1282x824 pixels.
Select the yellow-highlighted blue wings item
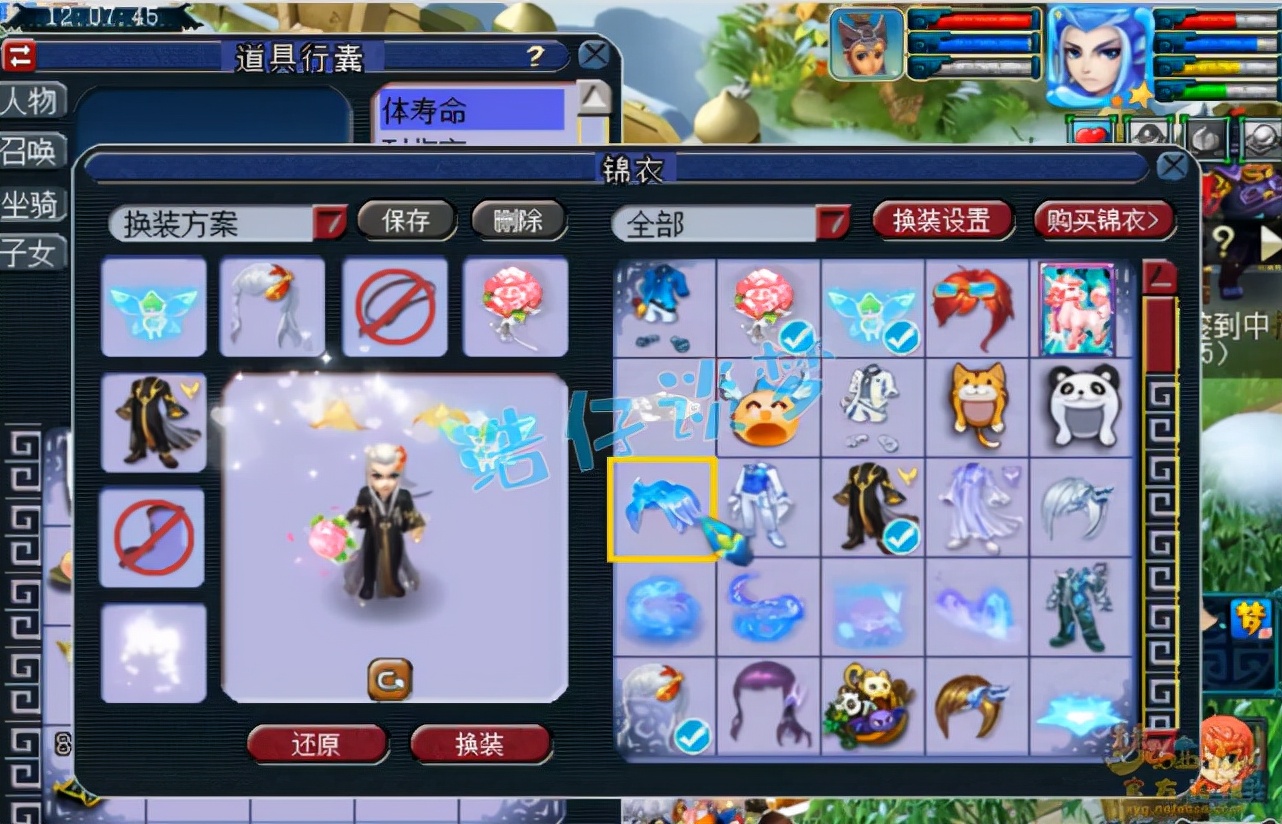coord(663,508)
